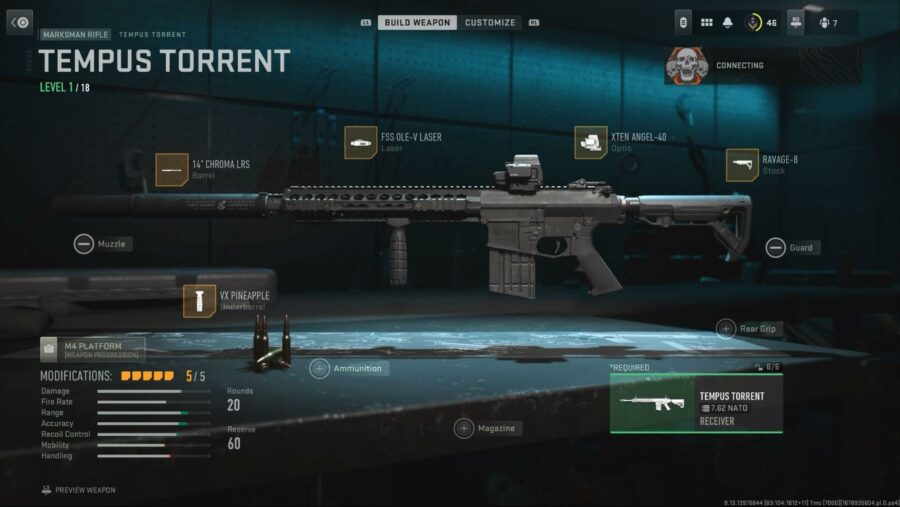The height and width of the screenshot is (507, 900).
Task: Open the FSS OLE-V Laser attachment slot
Action: tap(360, 142)
